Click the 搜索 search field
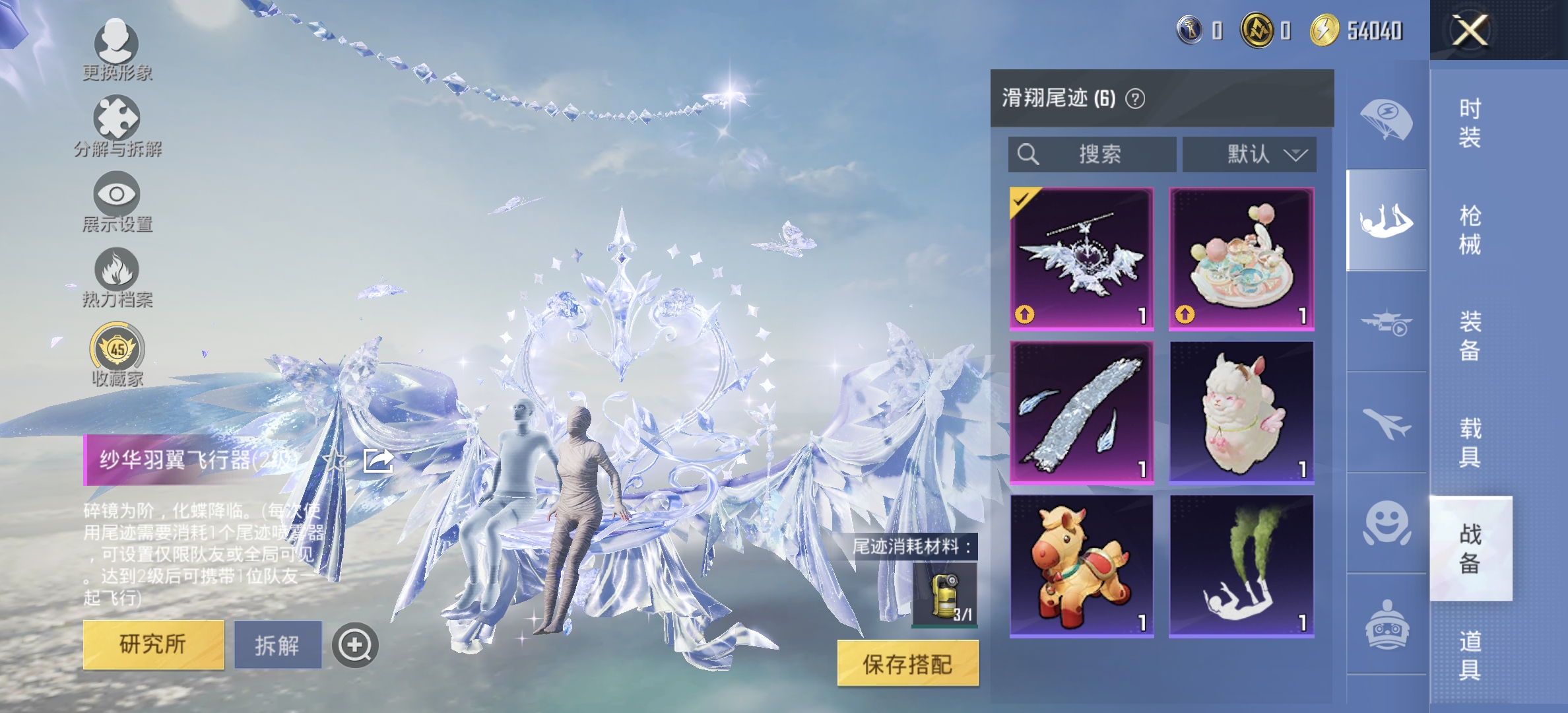The image size is (1568, 713). pyautogui.click(x=1093, y=155)
